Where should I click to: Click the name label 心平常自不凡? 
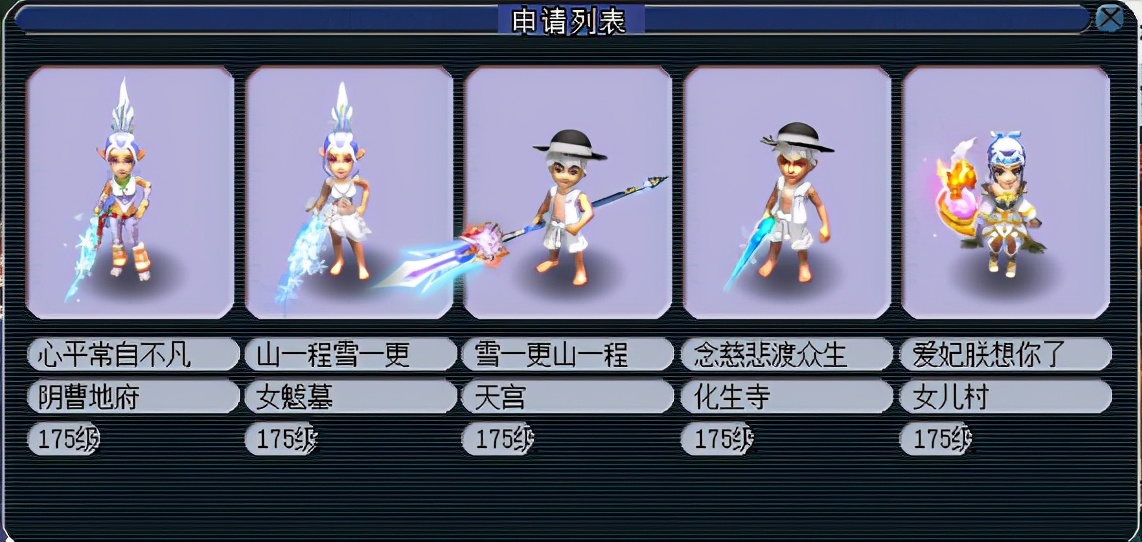[133, 354]
